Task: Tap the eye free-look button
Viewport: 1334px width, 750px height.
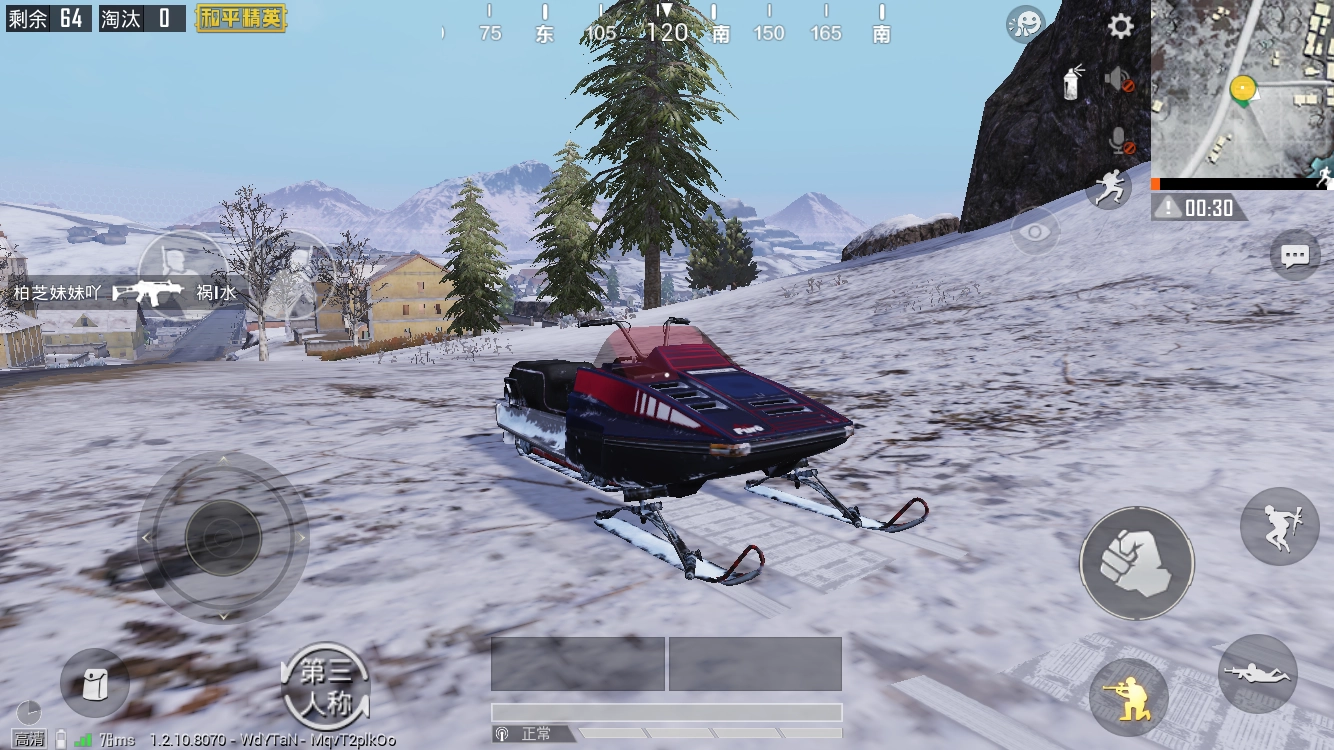Action: pyautogui.click(x=1035, y=232)
